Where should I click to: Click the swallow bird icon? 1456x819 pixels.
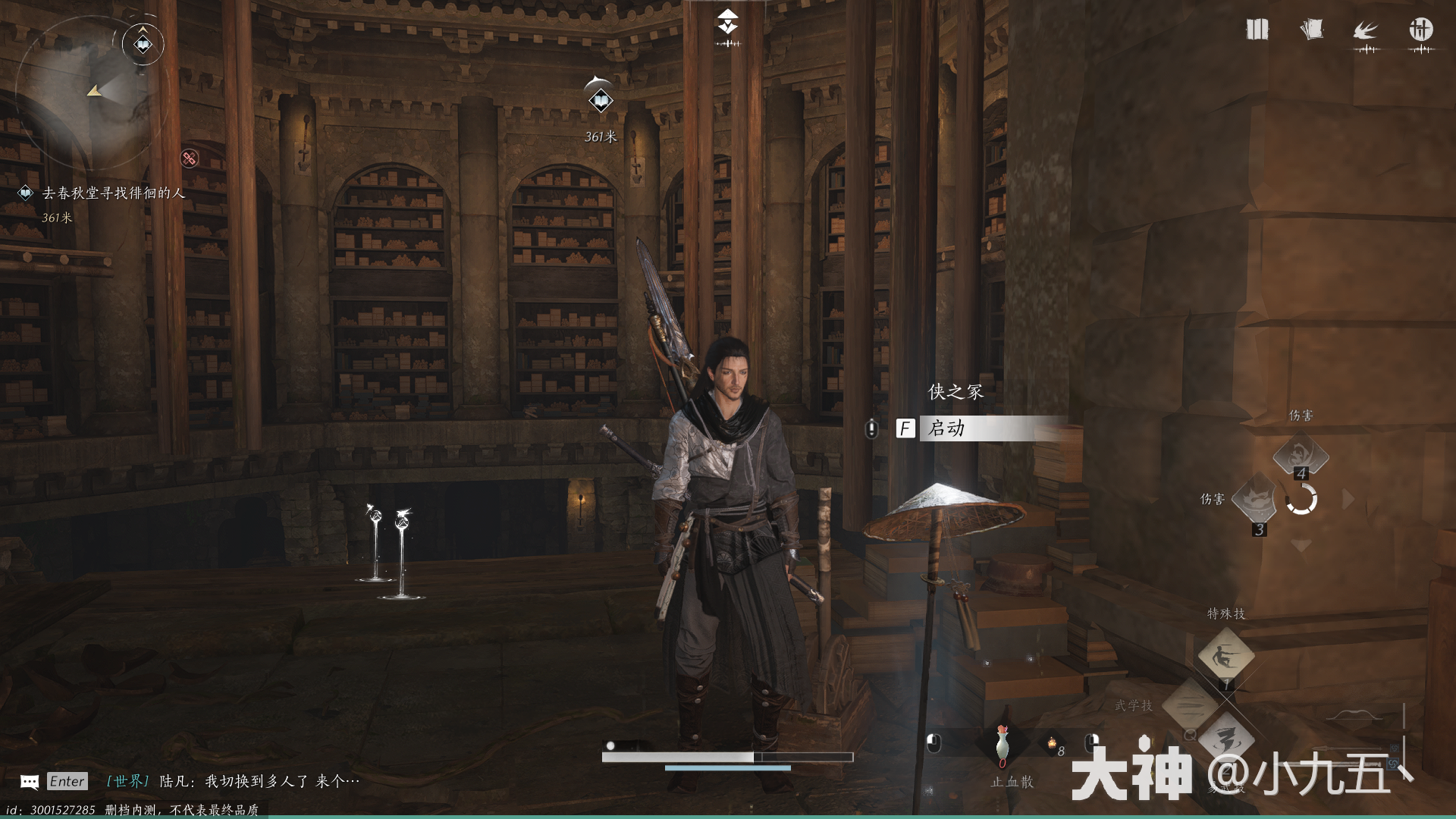1366,31
